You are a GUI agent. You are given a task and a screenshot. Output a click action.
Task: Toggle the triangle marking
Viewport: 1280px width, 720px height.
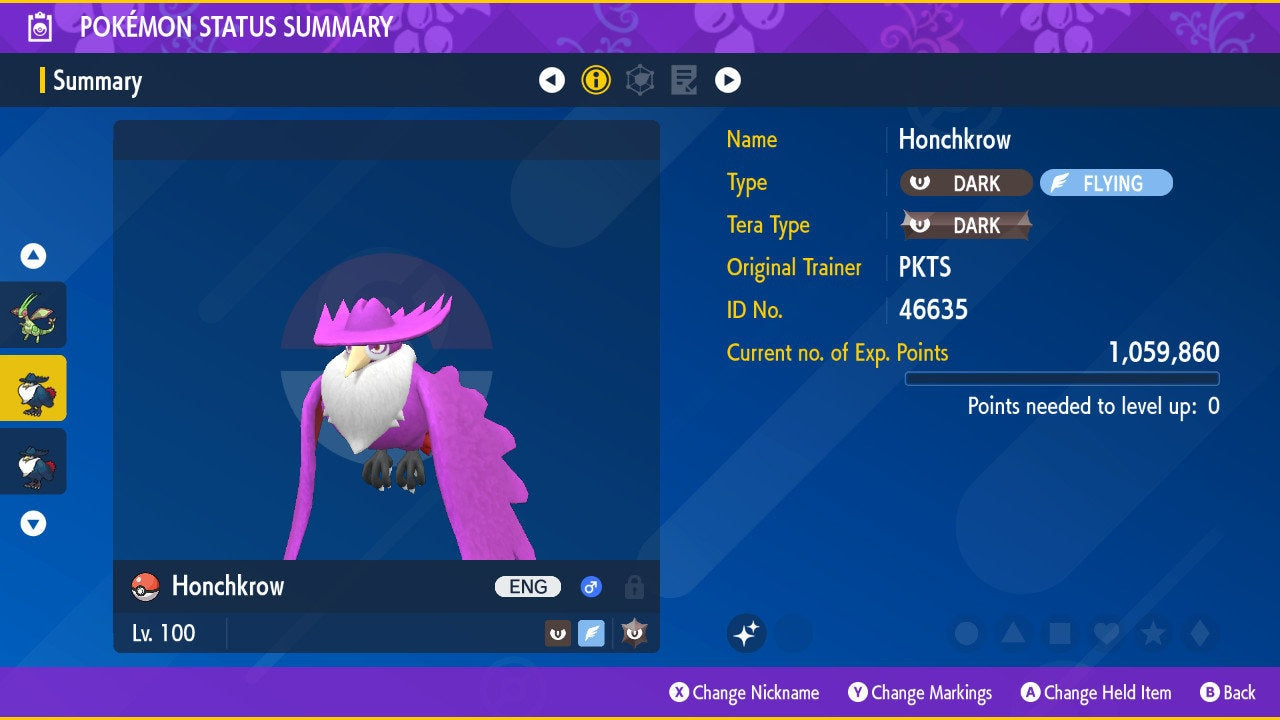click(1013, 633)
